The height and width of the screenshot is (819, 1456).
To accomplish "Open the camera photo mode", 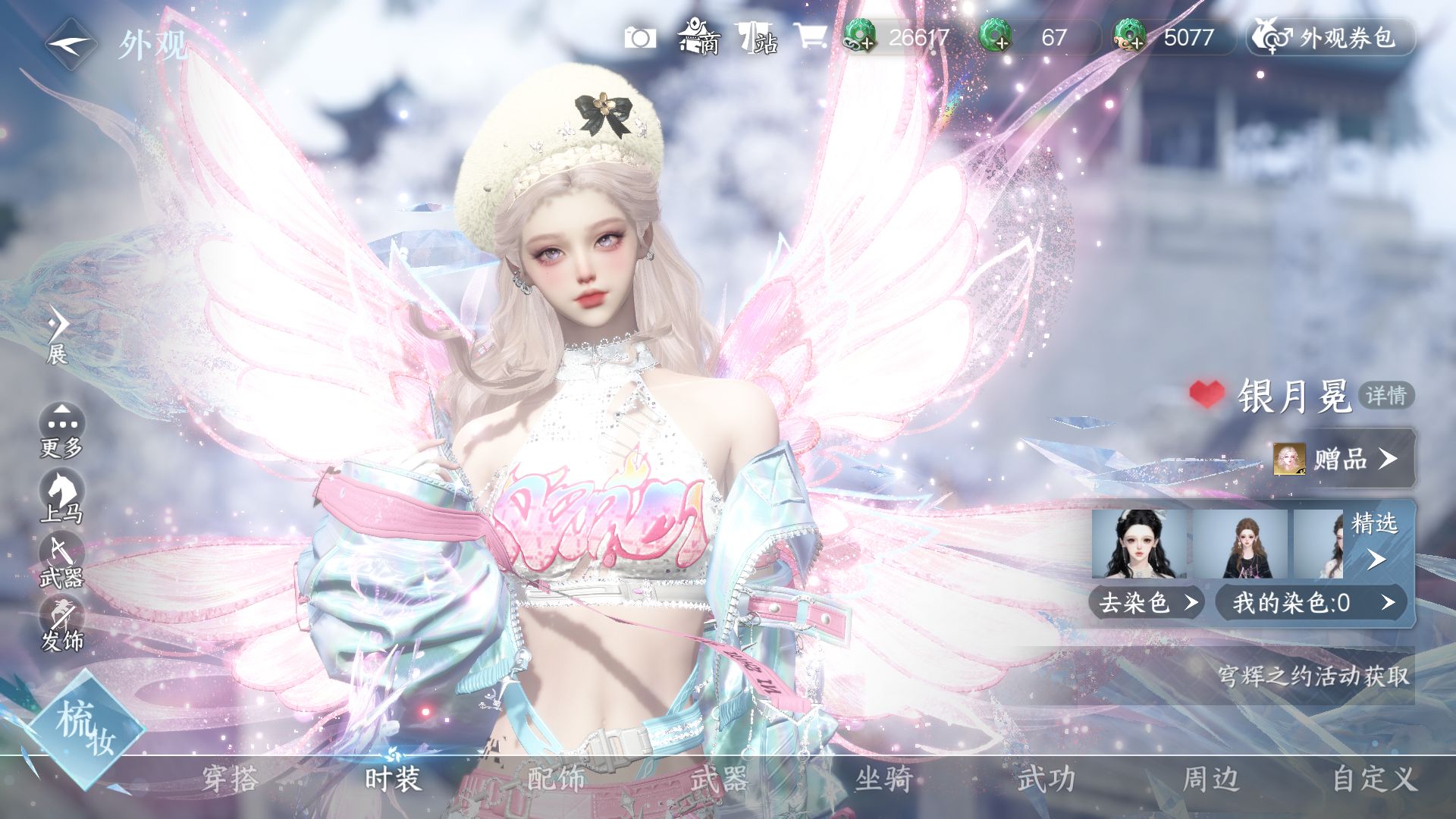I will click(640, 38).
